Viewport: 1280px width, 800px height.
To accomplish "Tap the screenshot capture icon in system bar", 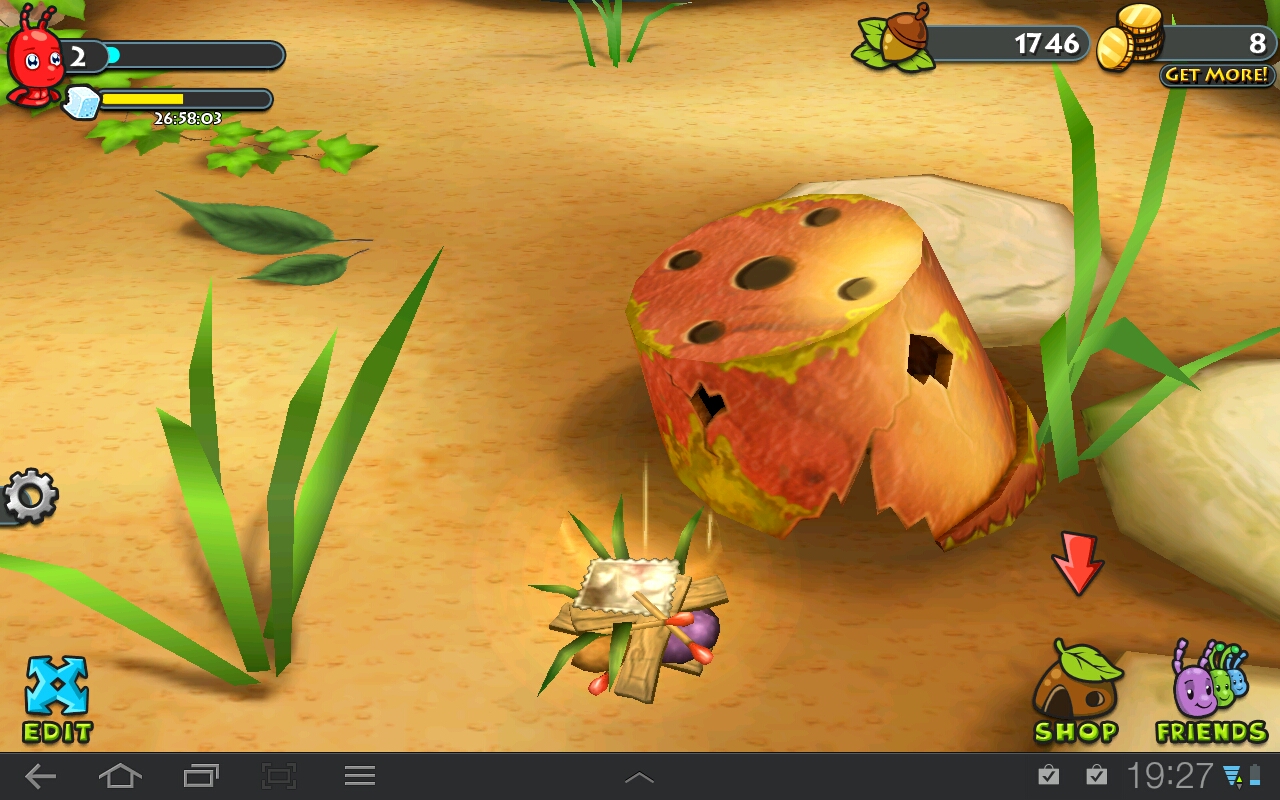I will tap(280, 776).
